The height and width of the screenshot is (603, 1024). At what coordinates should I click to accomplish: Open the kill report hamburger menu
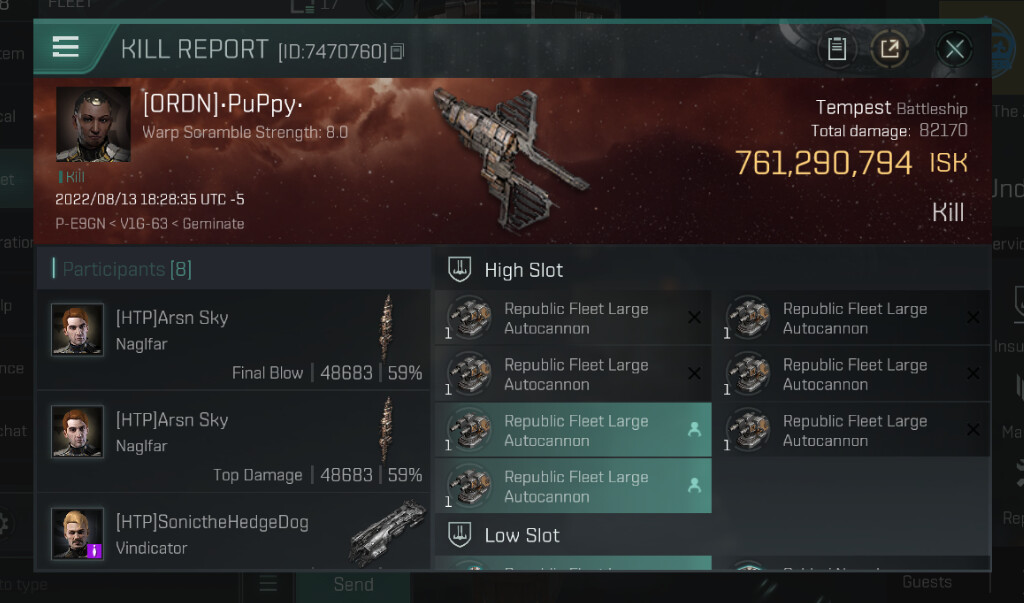(x=66, y=47)
